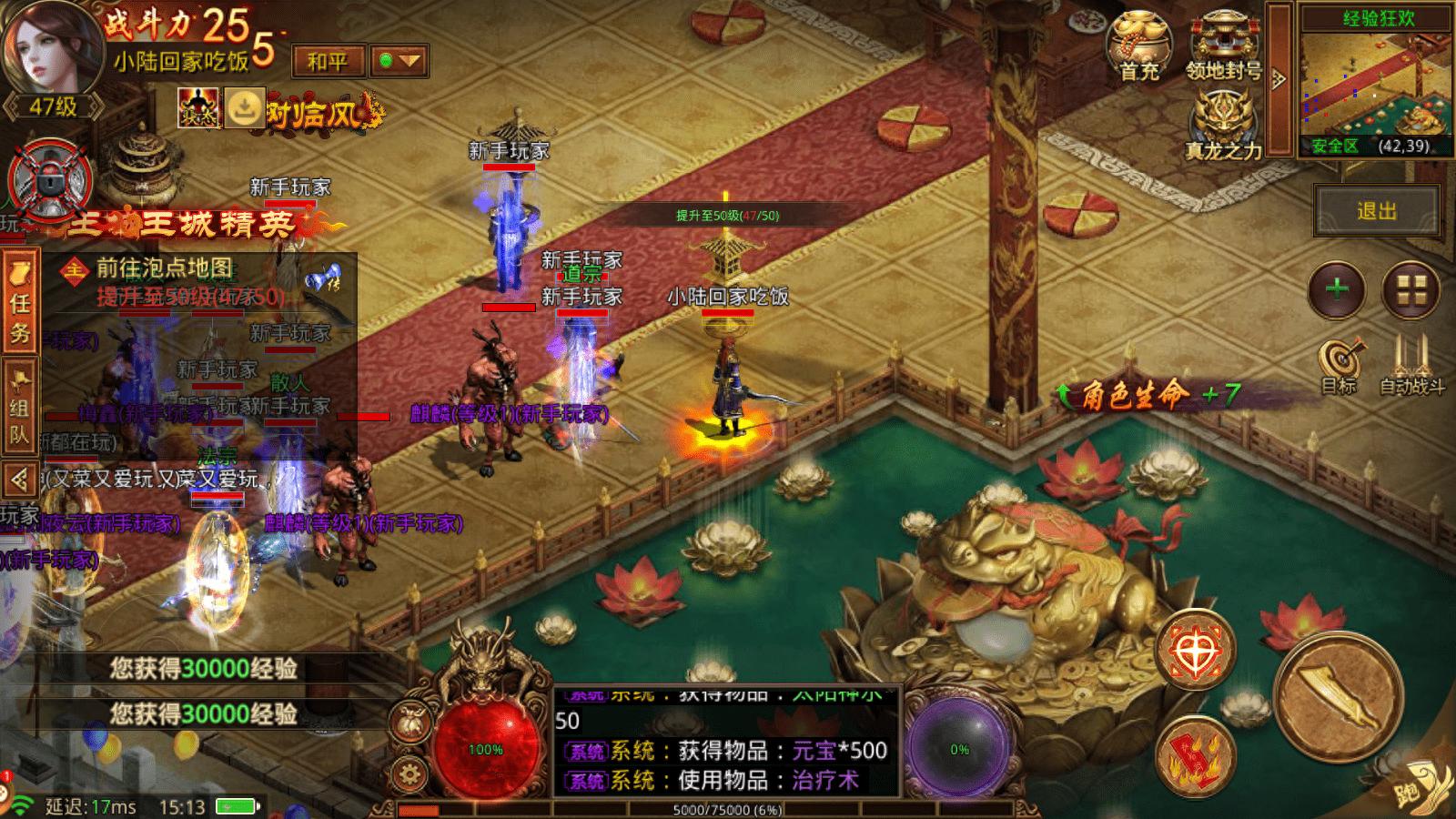Toggle the 和平 peace mode button
Screen dimensions: 1456x819
tap(328, 62)
